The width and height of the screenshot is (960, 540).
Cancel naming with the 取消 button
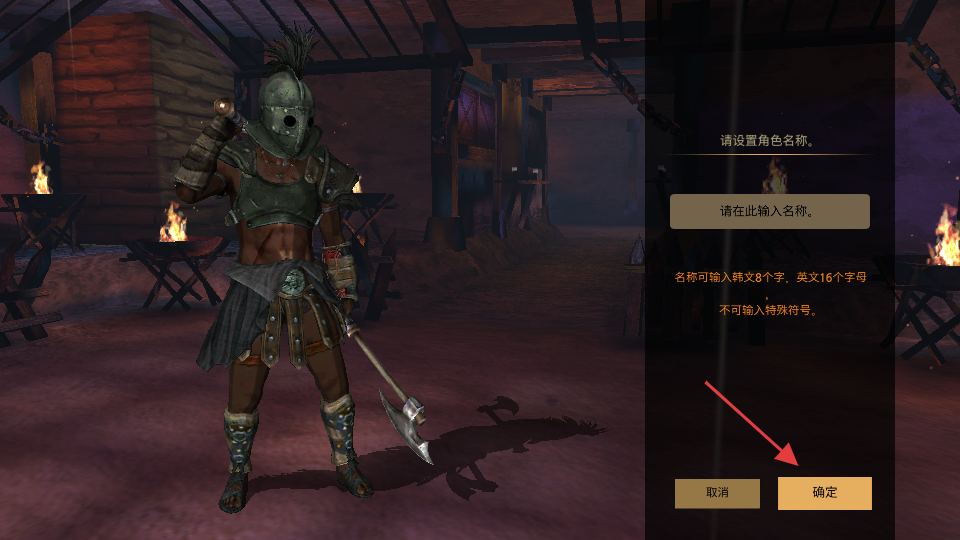click(x=717, y=493)
